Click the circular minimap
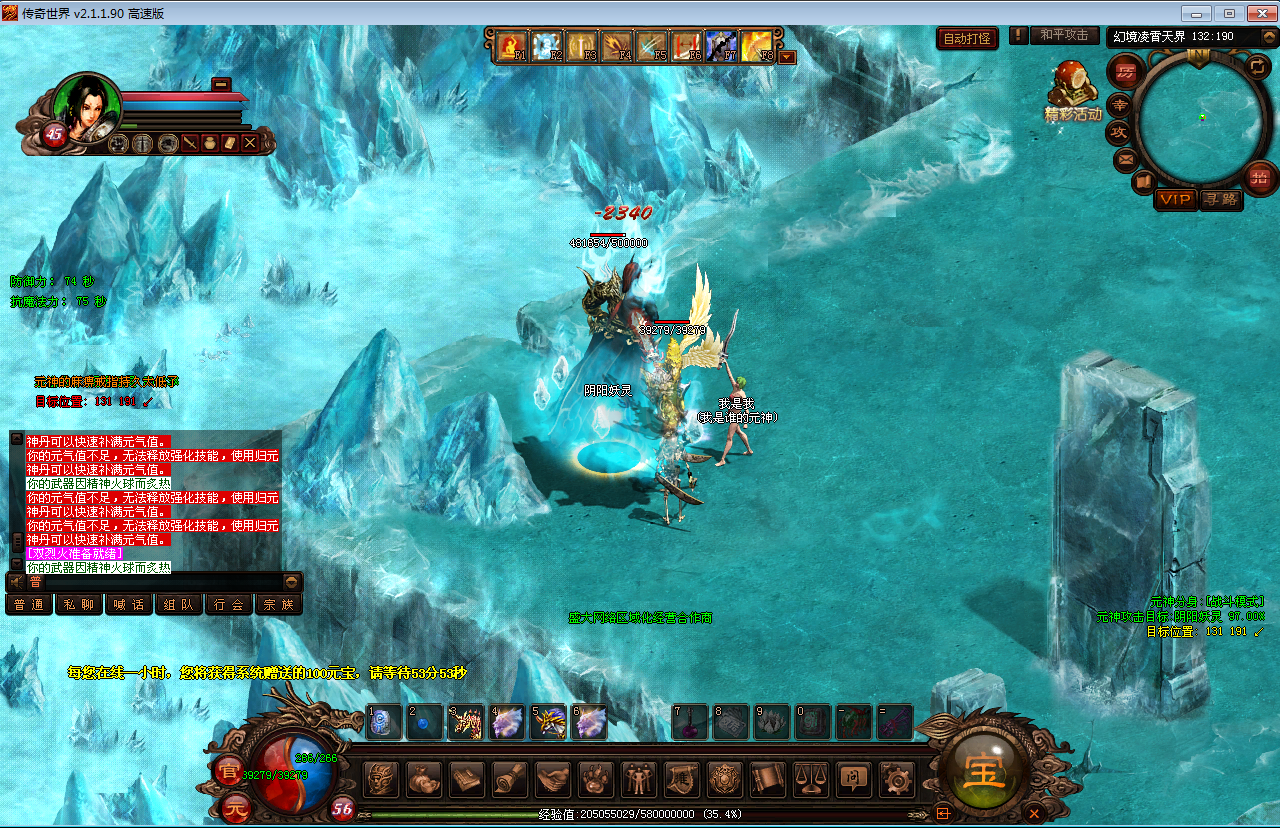 tap(1199, 118)
